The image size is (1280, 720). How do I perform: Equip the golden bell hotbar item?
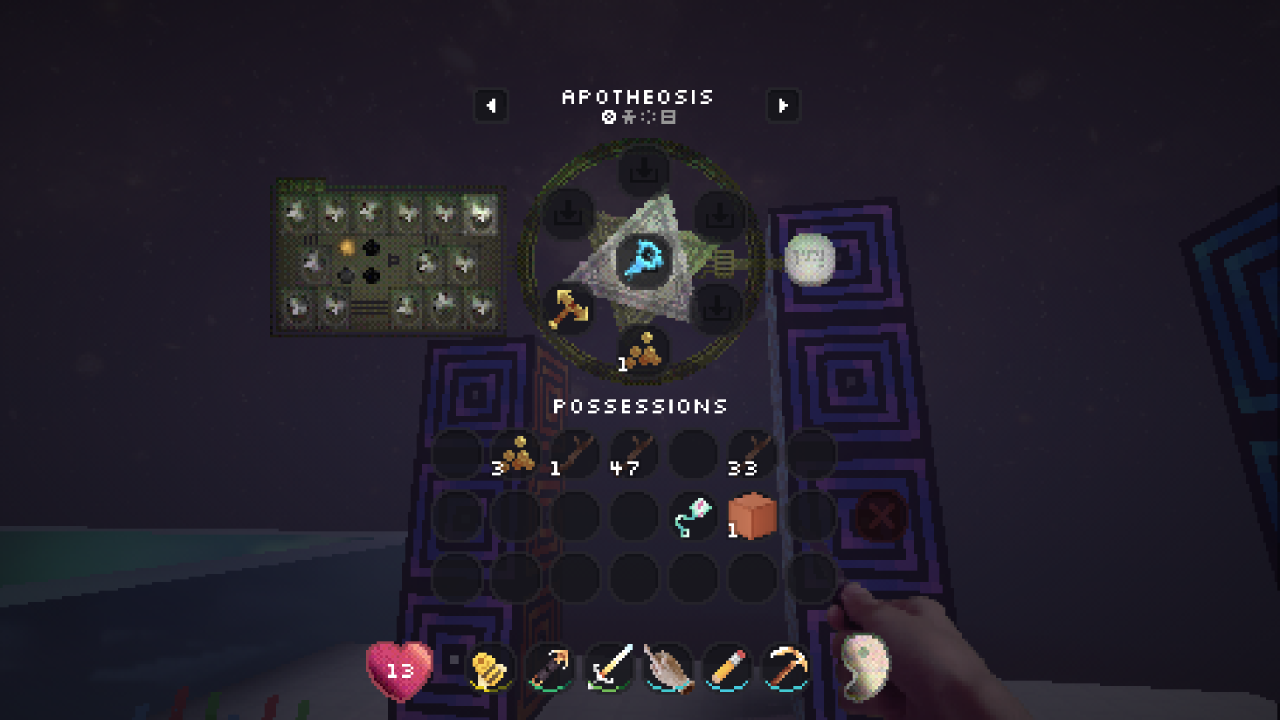490,668
